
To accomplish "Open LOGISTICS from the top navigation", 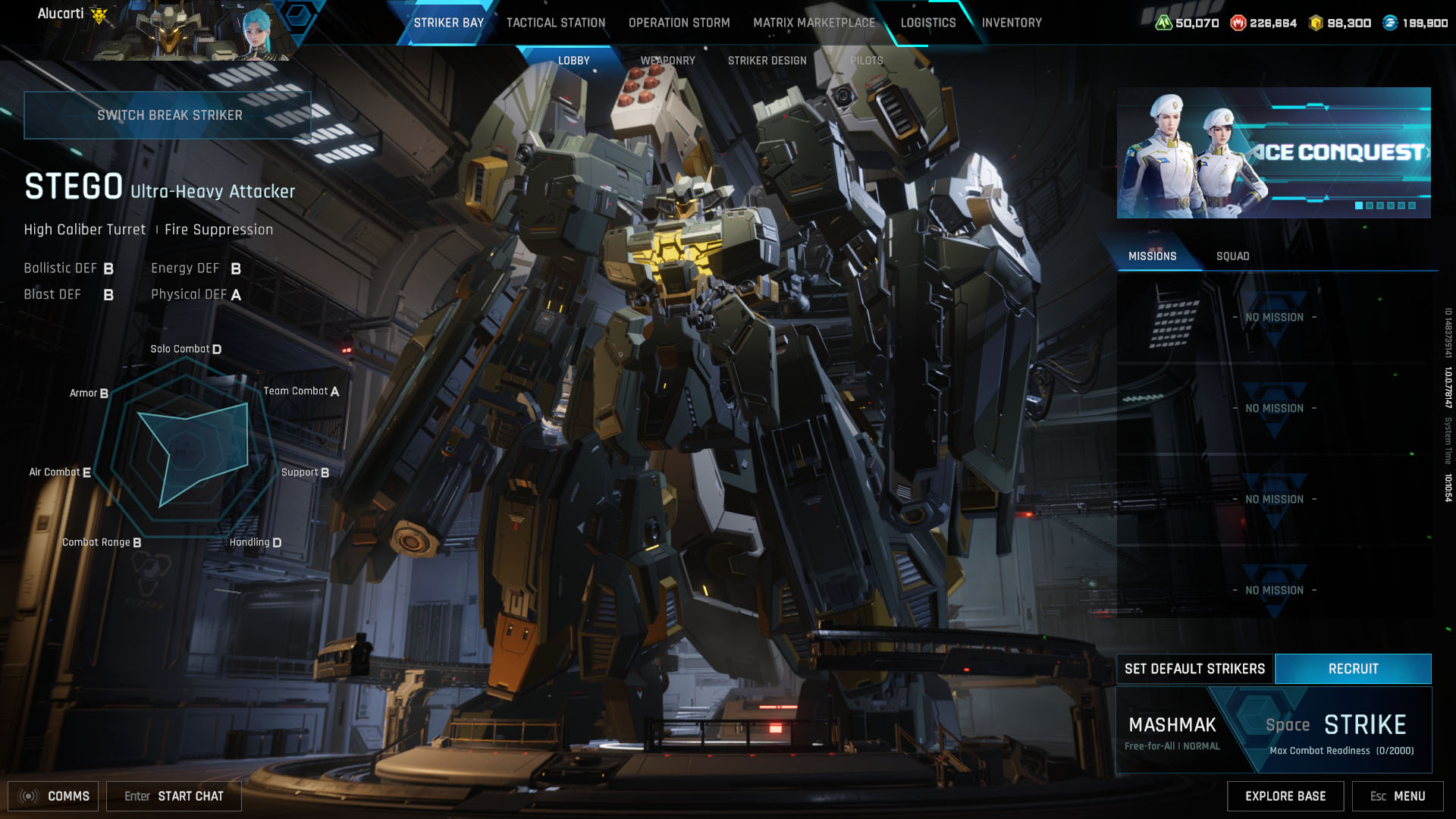I will 927,23.
